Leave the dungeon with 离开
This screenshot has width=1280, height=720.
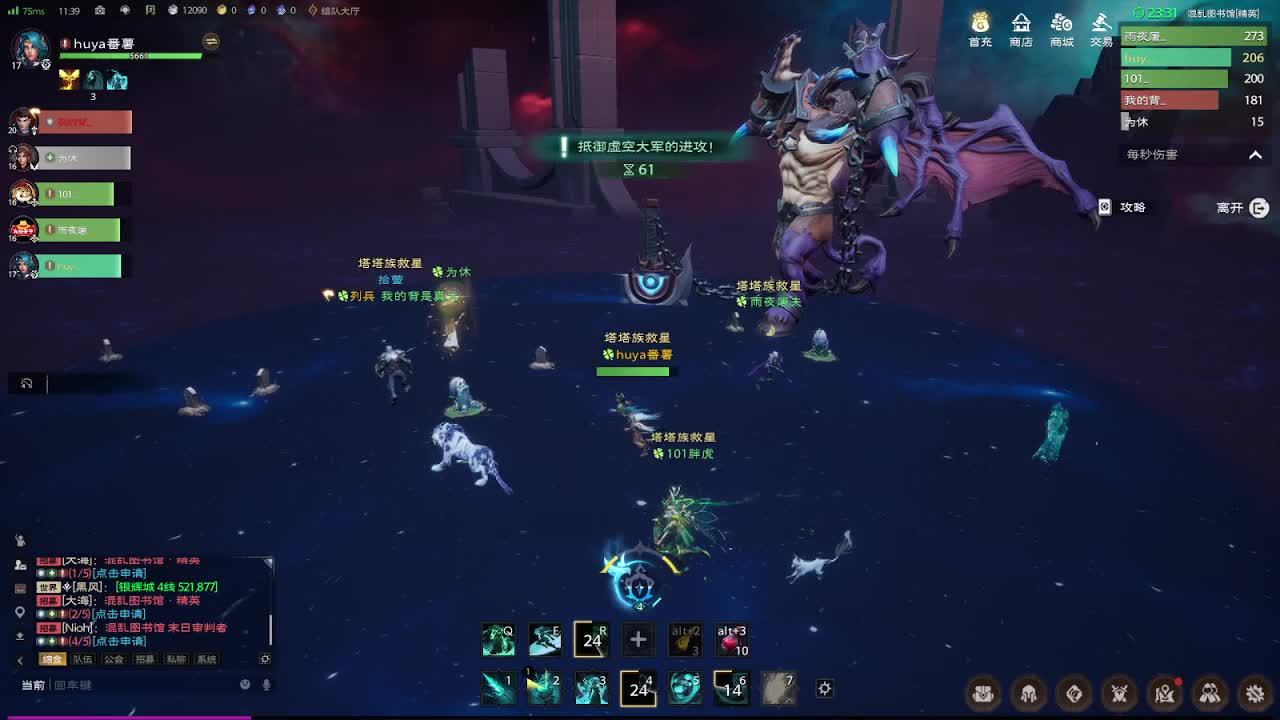1242,208
